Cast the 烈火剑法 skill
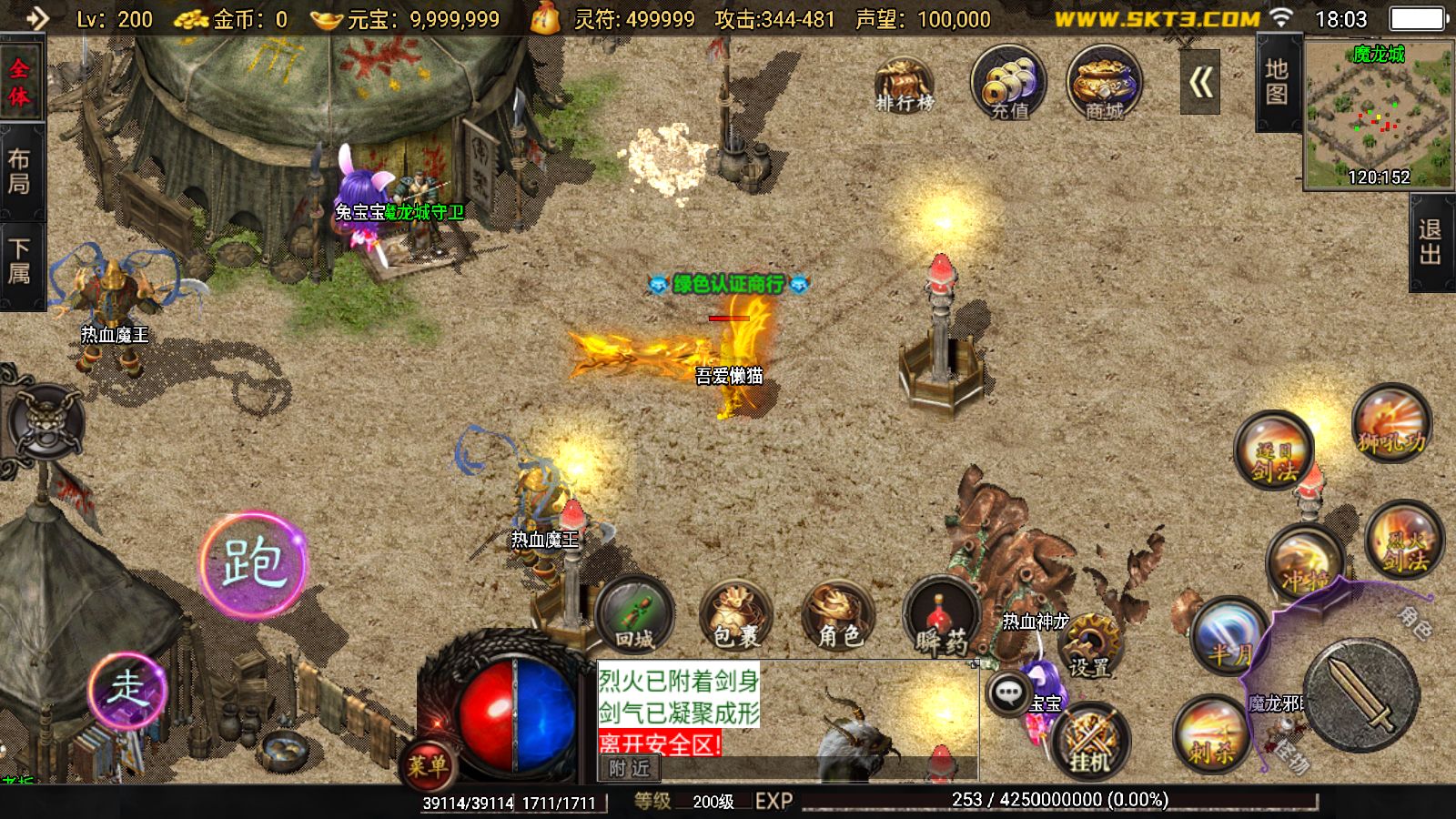This screenshot has width=1456, height=819. tap(1404, 541)
